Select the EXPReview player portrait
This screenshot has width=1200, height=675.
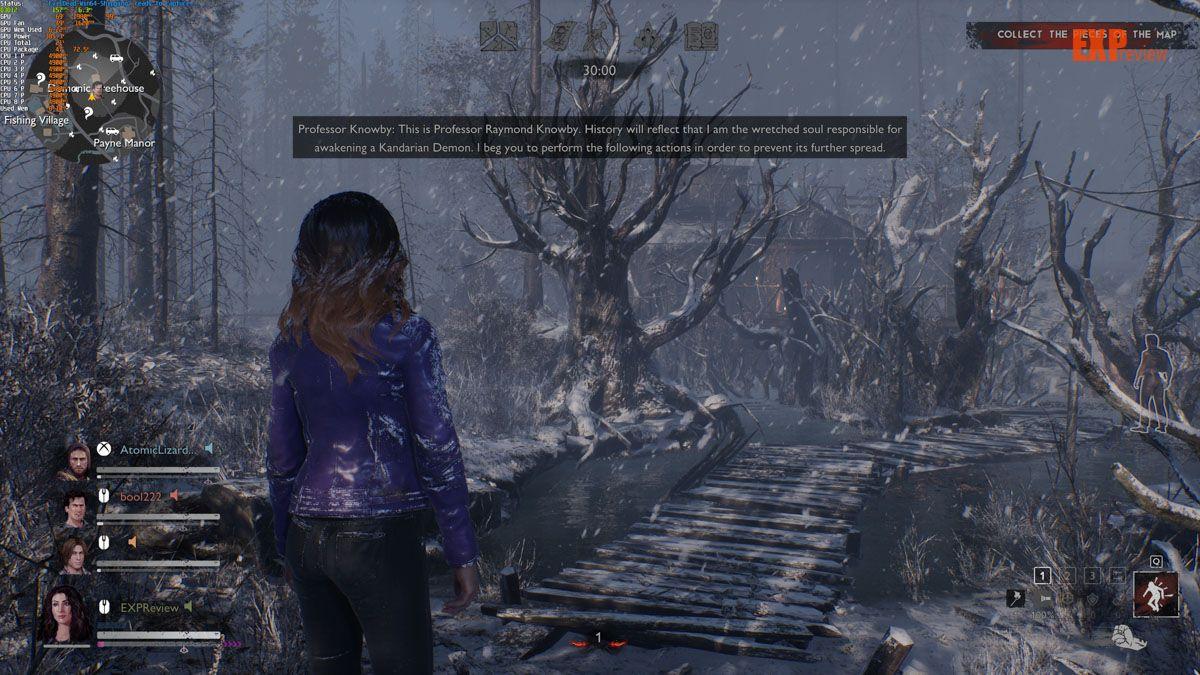(x=65, y=613)
